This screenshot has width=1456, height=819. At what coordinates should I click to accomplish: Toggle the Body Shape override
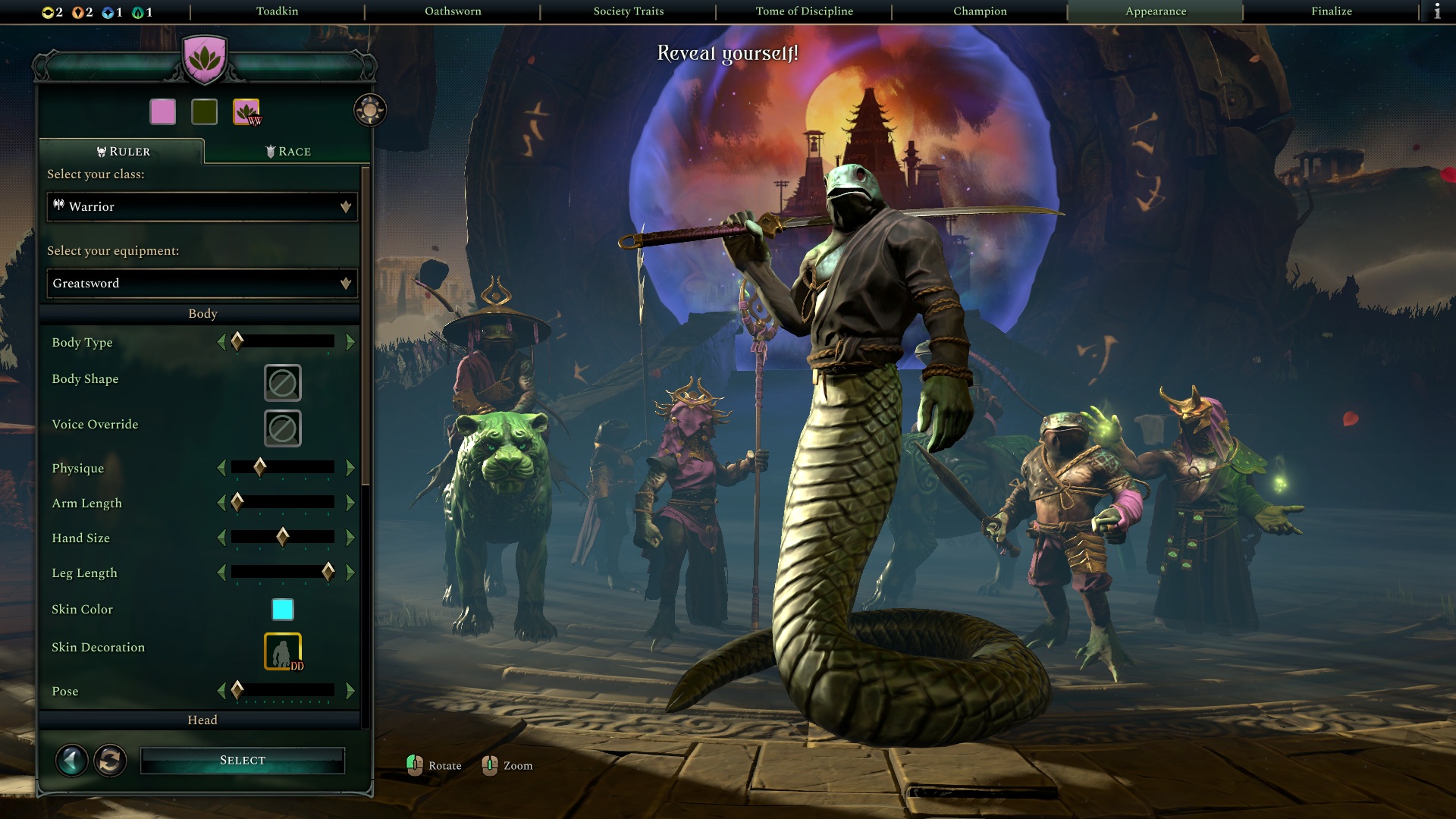pyautogui.click(x=281, y=383)
